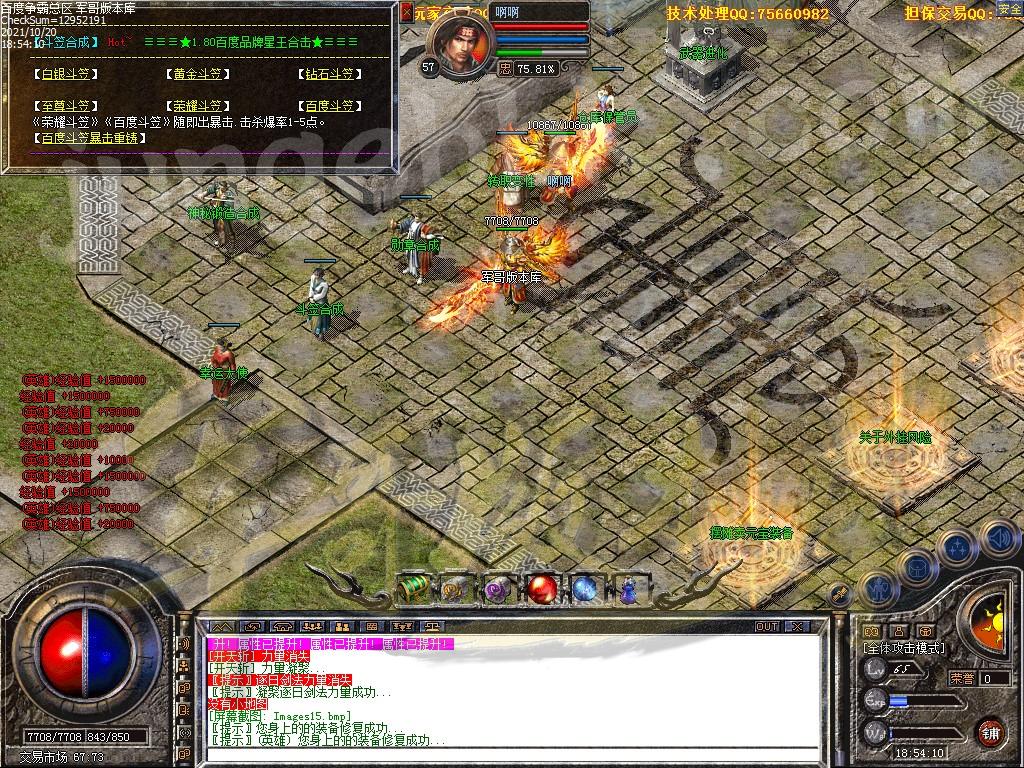Close the hero status panel with red X
Image resolution: width=1024 pixels, height=768 pixels.
pos(406,12)
